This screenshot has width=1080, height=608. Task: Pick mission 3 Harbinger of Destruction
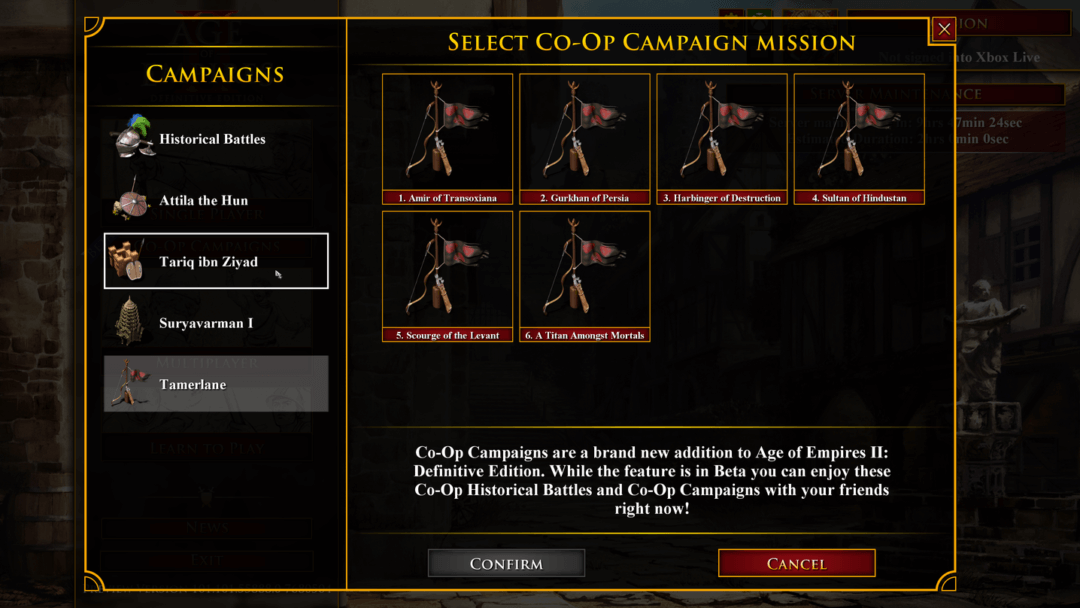pyautogui.click(x=721, y=138)
